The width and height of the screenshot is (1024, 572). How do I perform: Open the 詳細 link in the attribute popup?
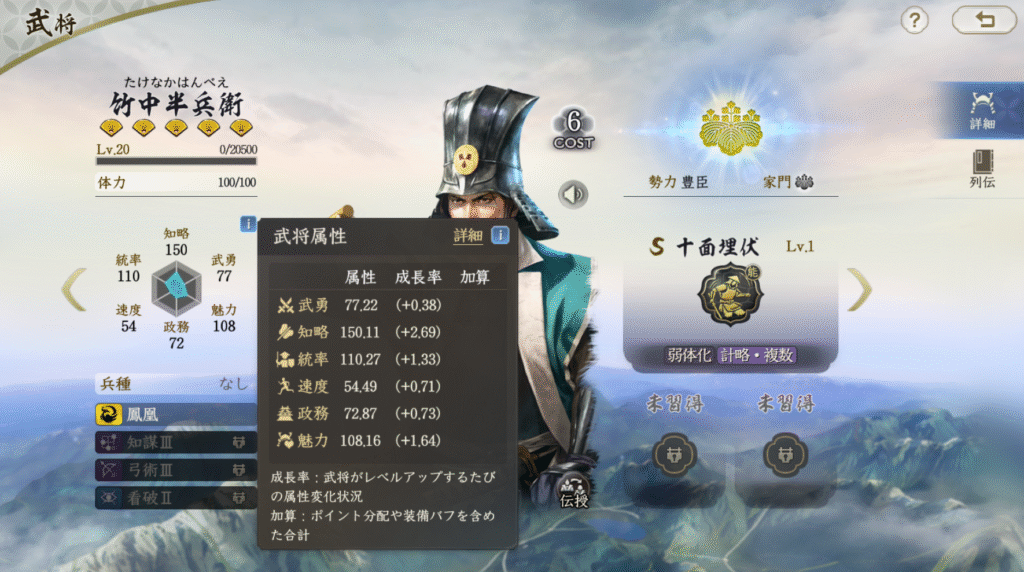[468, 236]
